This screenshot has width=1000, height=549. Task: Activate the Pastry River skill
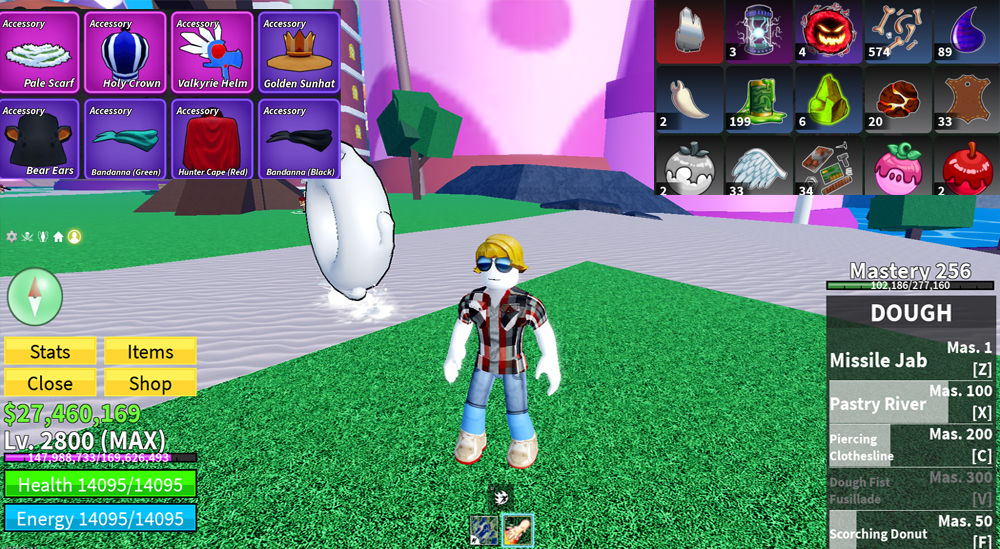pos(910,403)
